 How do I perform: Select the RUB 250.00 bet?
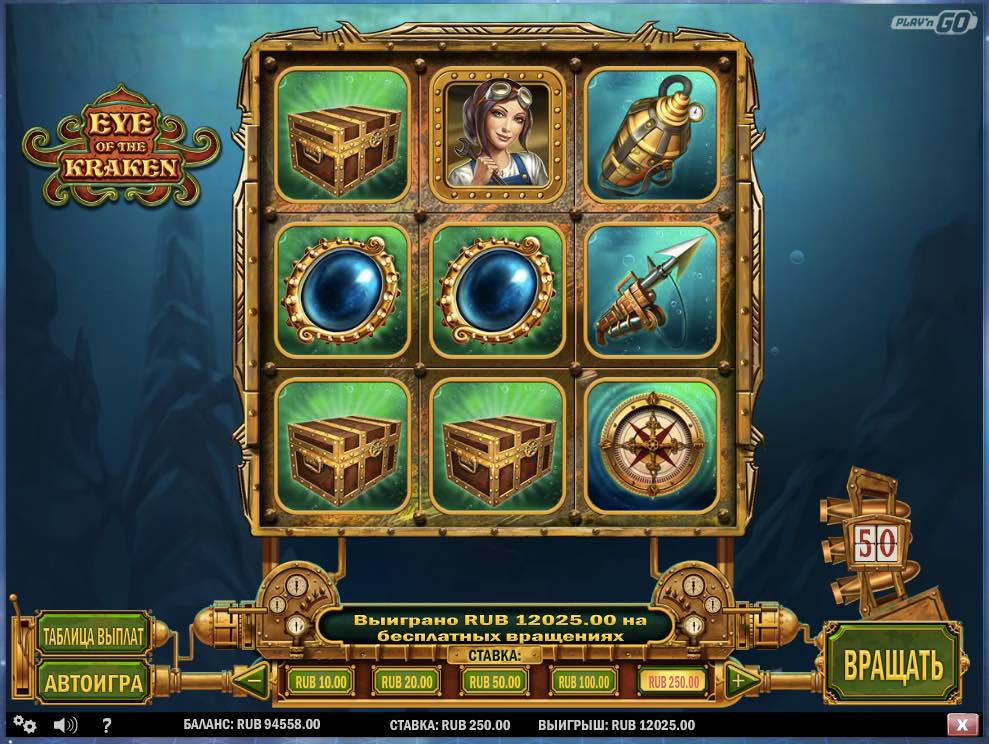pyautogui.click(x=673, y=682)
